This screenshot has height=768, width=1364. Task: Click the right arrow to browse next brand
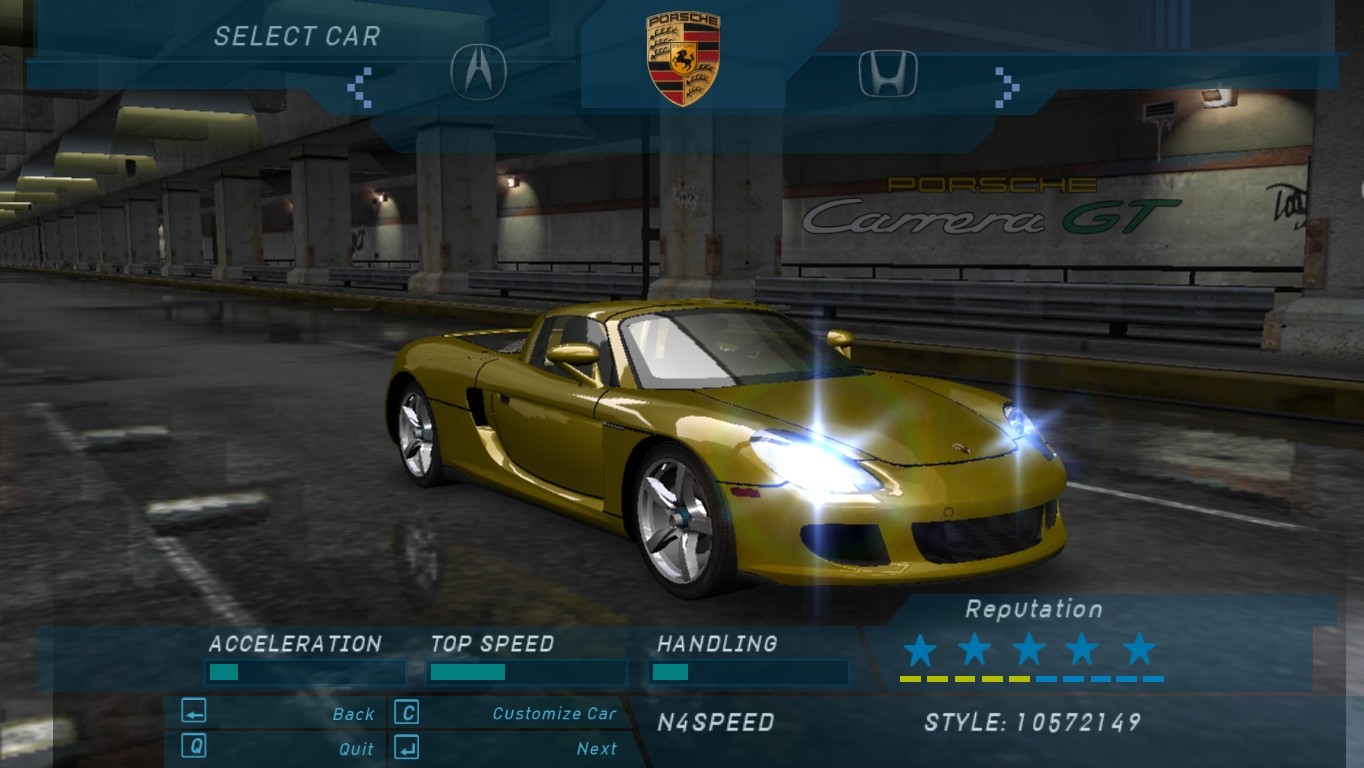click(x=1006, y=86)
